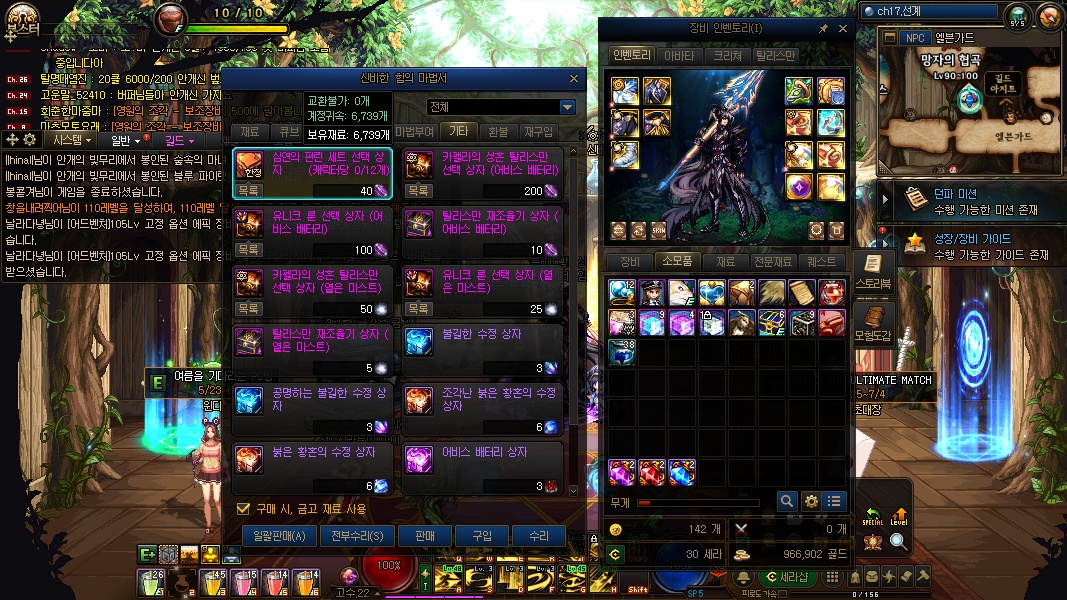Open the 모험도감 side button
1067x600 pixels.
coord(872,330)
